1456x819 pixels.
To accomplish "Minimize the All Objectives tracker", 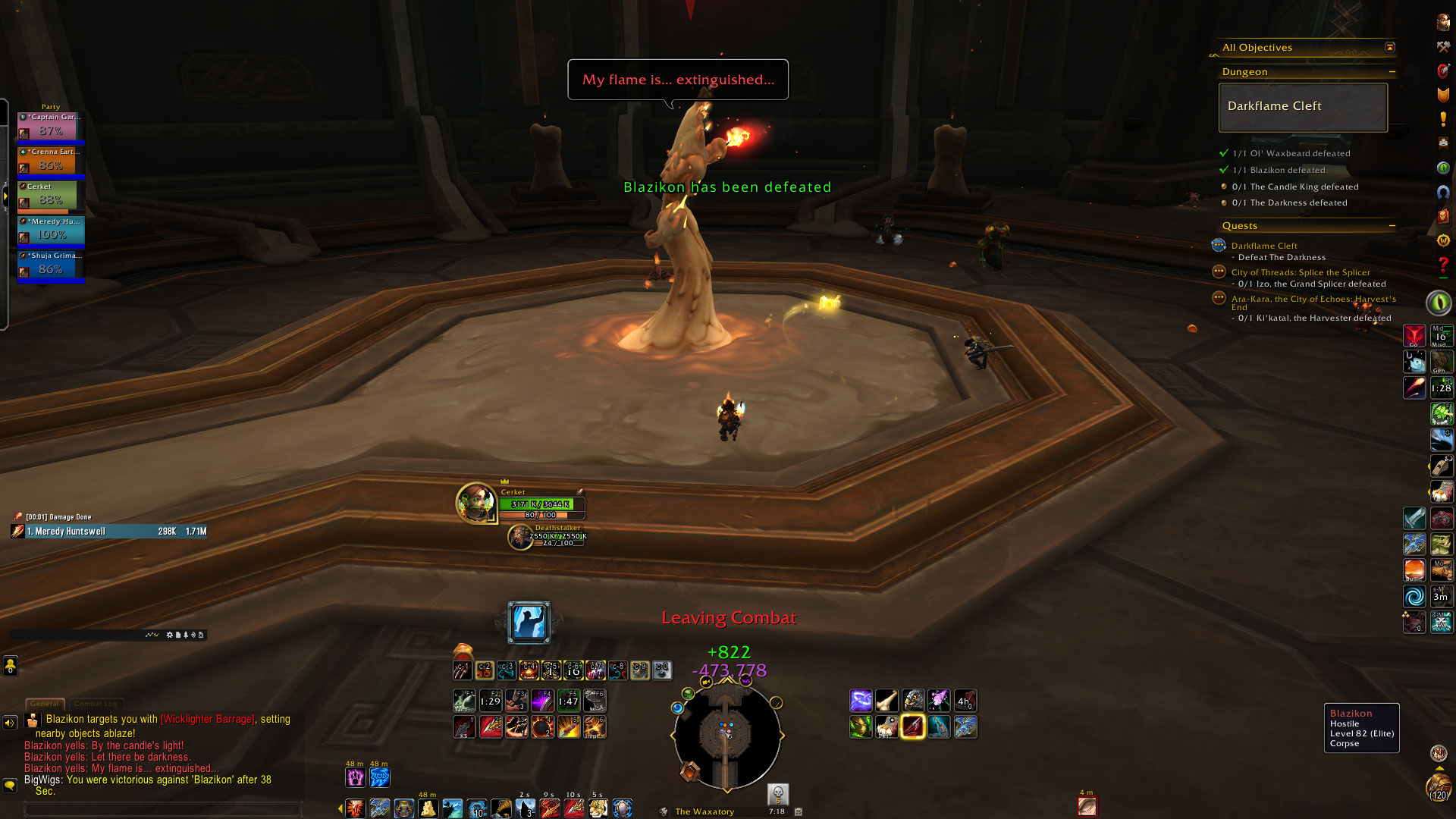I will 1390,48.
